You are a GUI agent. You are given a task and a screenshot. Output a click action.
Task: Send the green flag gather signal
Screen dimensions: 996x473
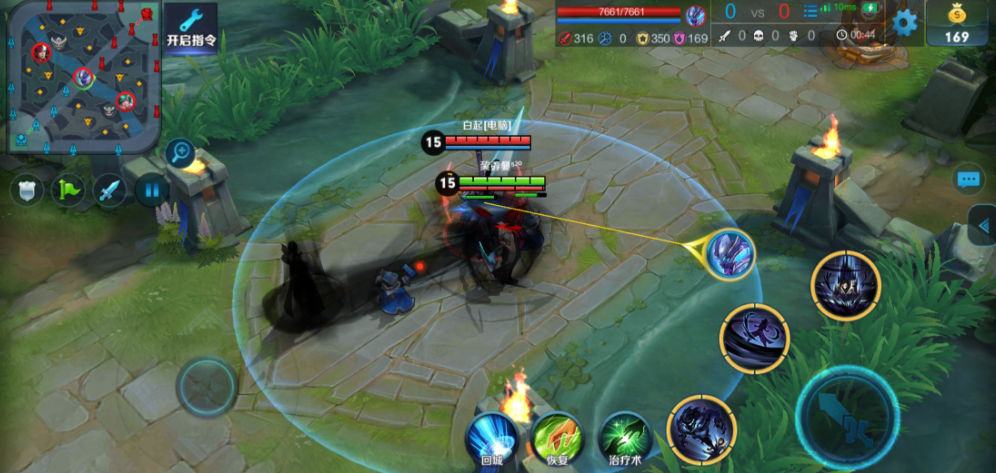click(69, 190)
